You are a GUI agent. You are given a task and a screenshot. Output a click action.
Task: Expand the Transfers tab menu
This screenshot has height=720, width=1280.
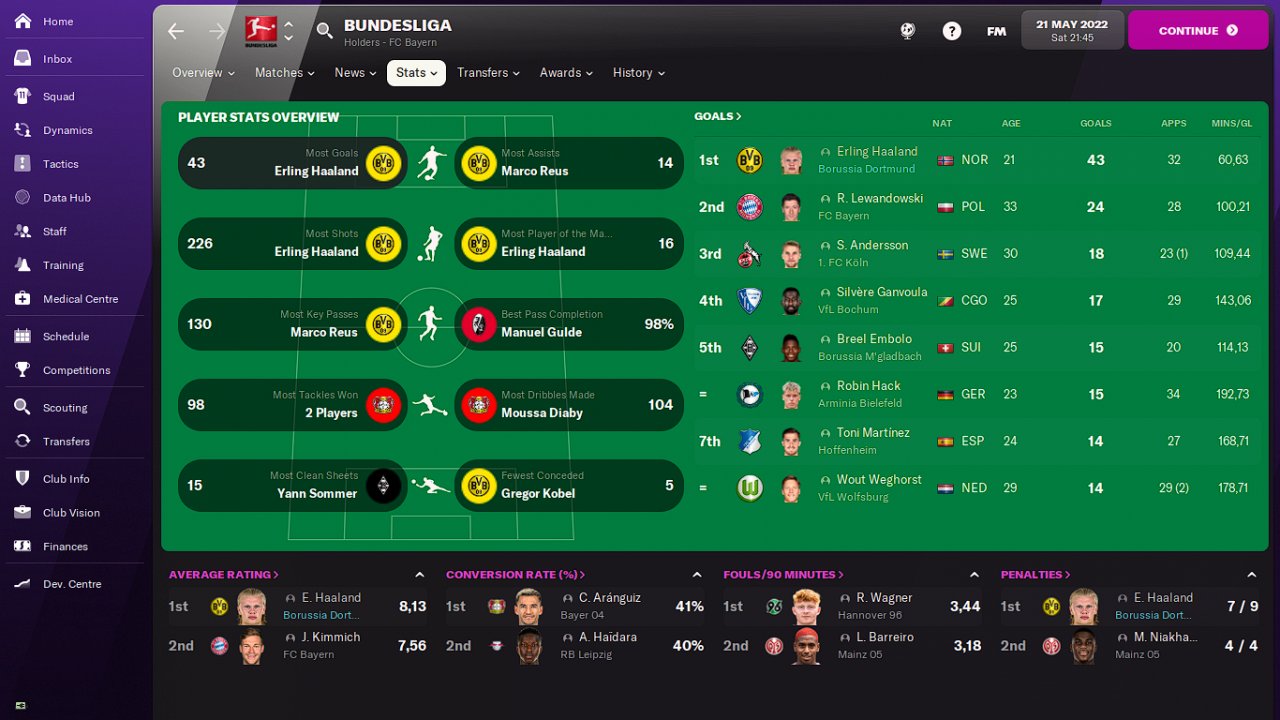tap(488, 73)
